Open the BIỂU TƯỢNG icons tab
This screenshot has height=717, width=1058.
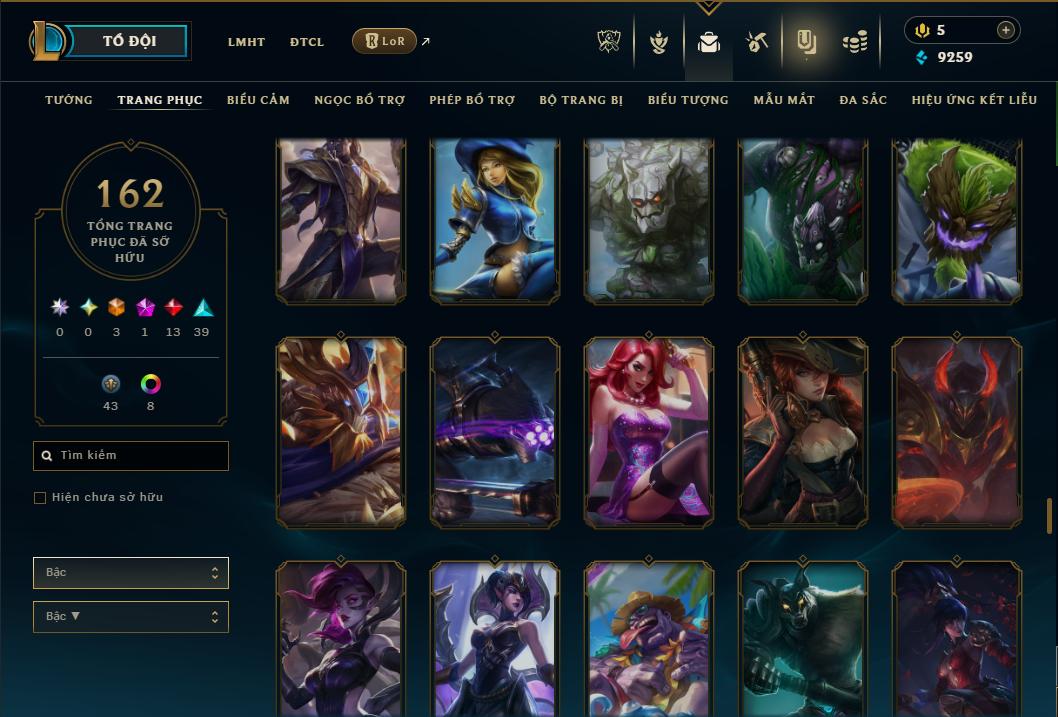coord(688,100)
